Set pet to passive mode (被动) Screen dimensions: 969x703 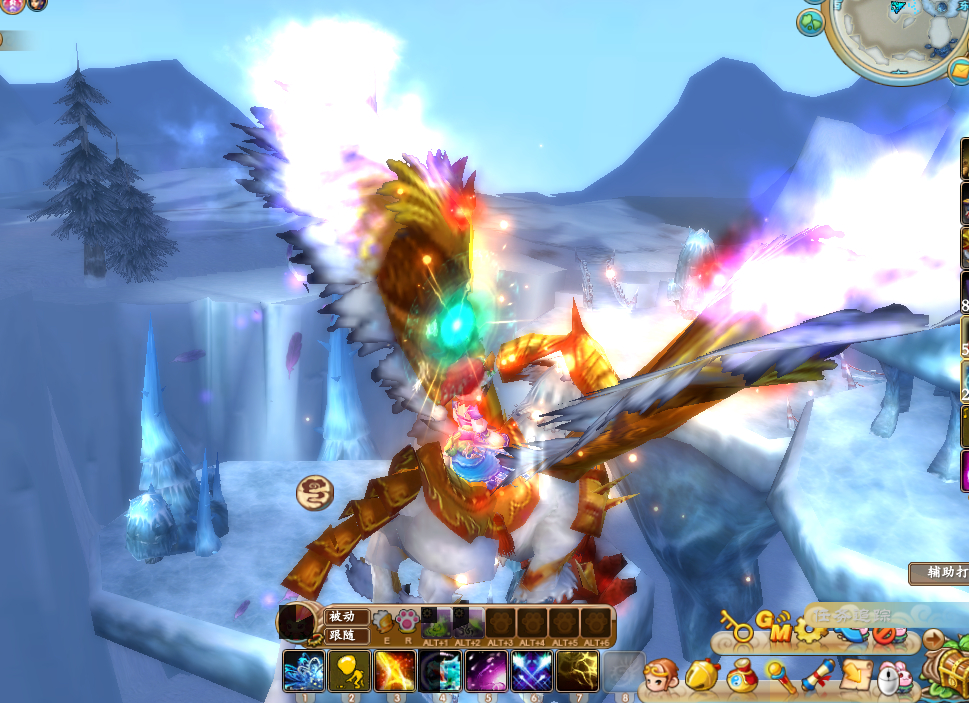tap(347, 617)
